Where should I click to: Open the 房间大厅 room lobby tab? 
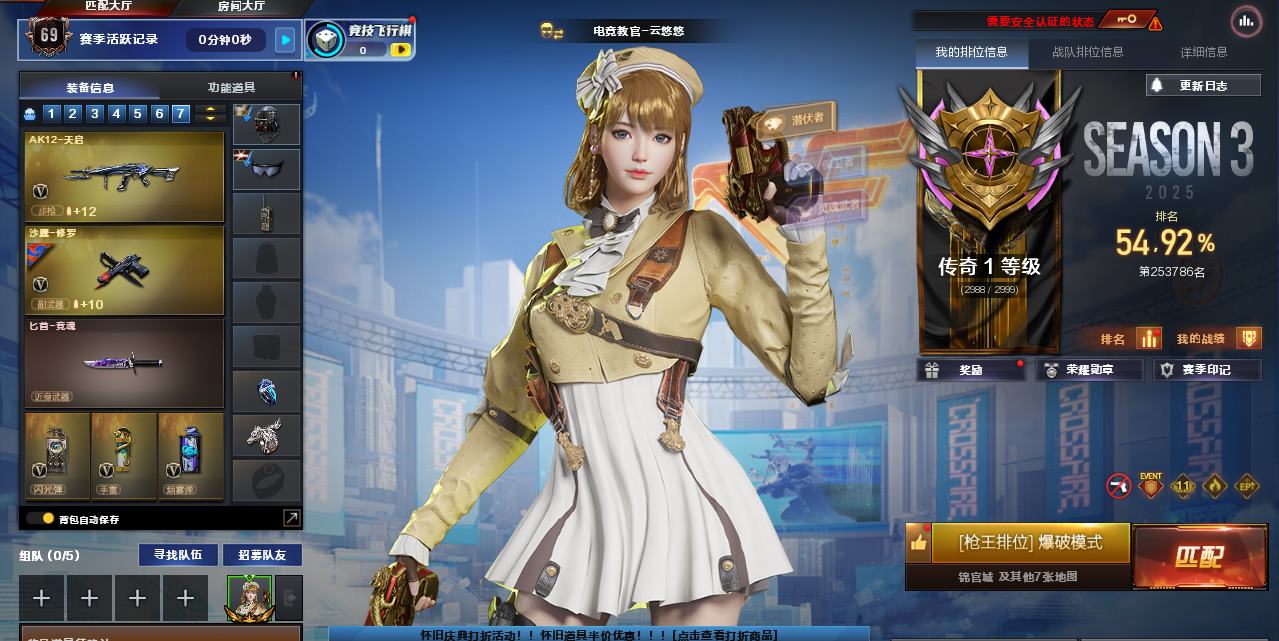pyautogui.click(x=242, y=6)
